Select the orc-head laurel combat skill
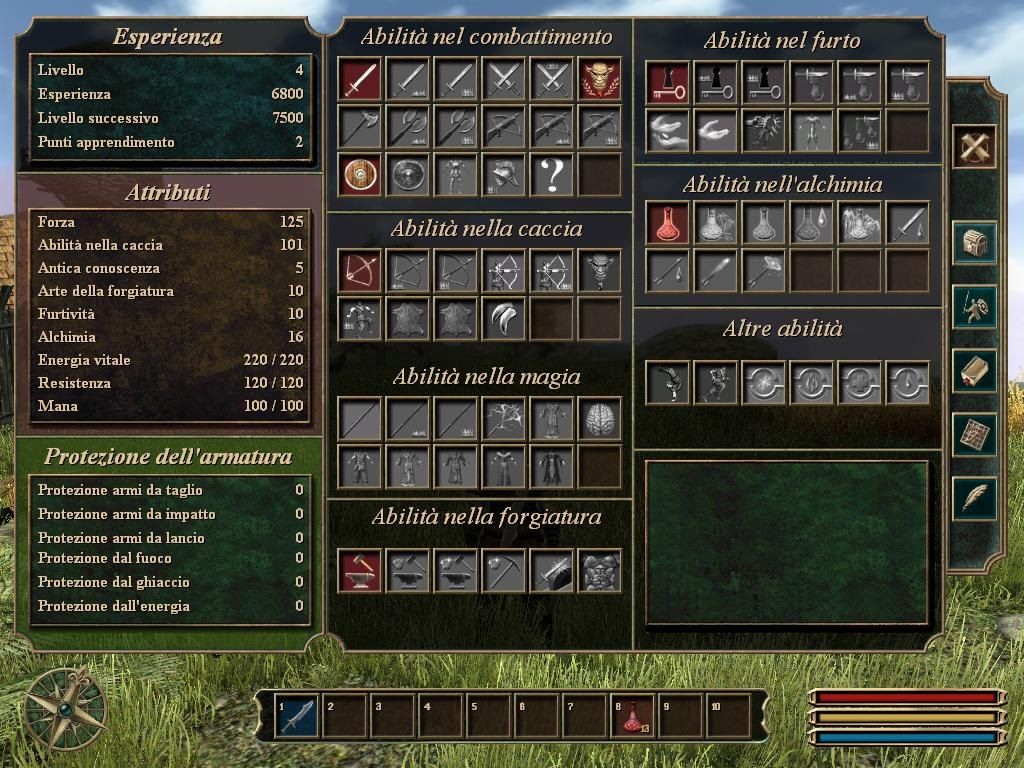This screenshot has width=1024, height=768. click(599, 79)
